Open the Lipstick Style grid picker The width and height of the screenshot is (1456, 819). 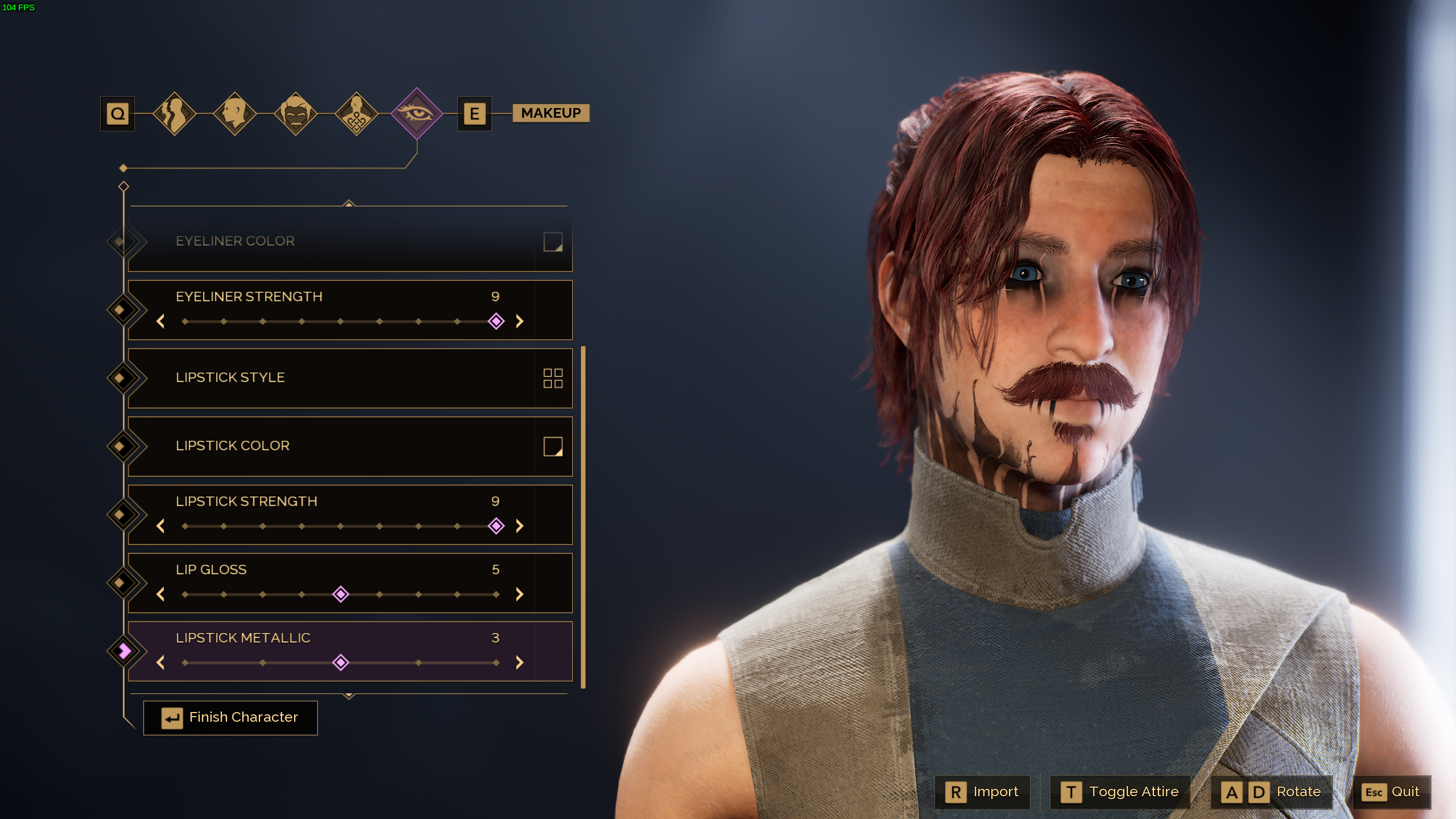(x=553, y=378)
